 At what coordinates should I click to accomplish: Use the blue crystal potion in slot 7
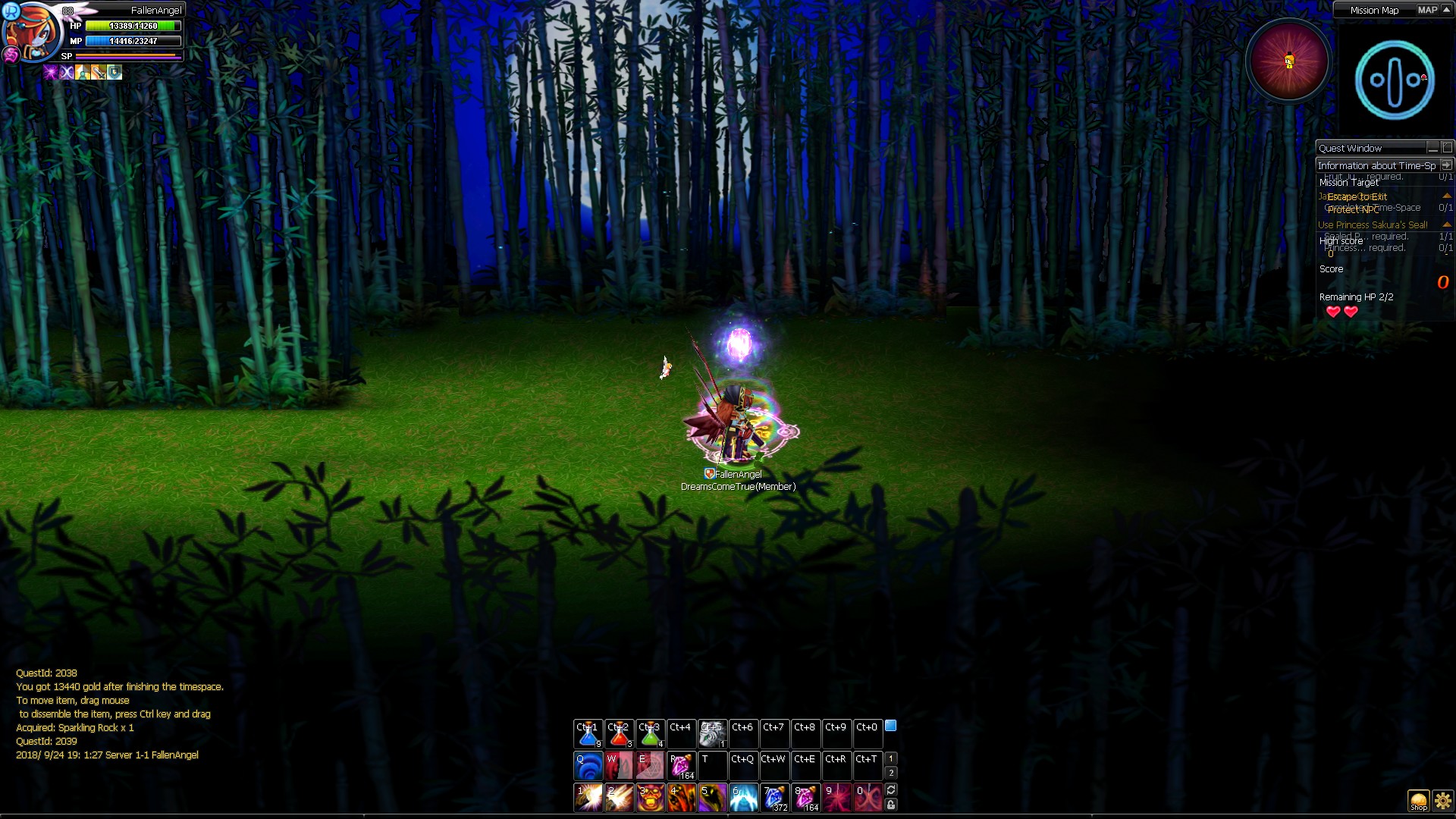[774, 798]
